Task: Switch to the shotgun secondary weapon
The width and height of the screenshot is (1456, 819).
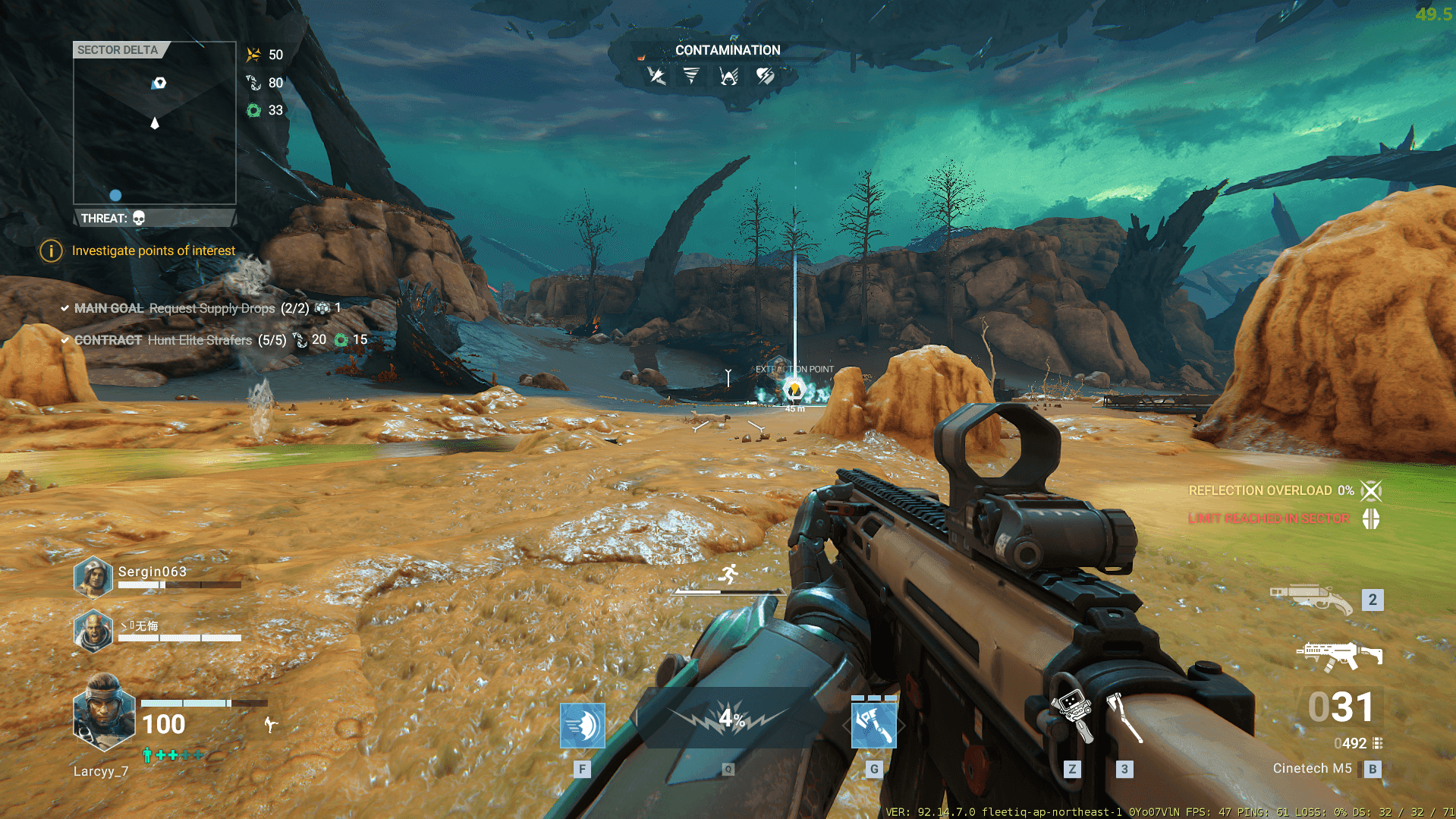Action: tap(1312, 599)
